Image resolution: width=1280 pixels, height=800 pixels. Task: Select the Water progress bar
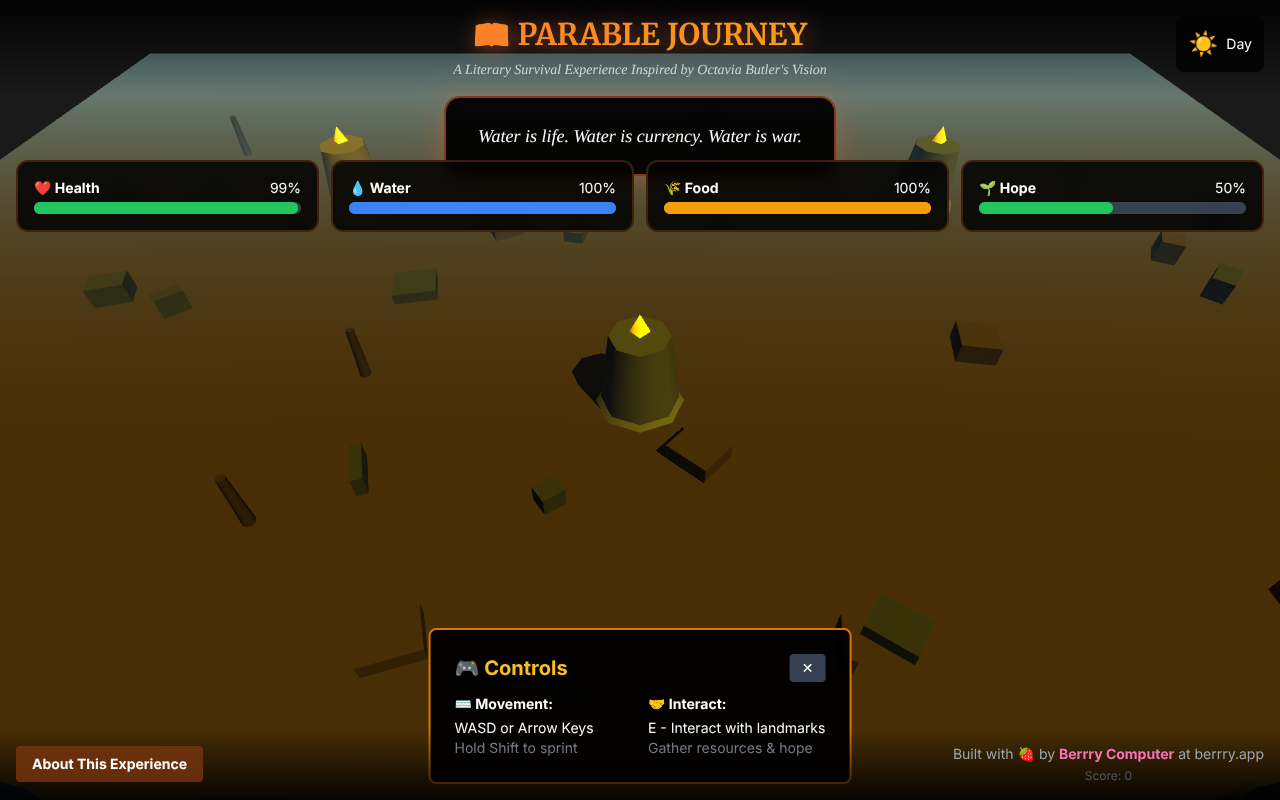point(482,208)
